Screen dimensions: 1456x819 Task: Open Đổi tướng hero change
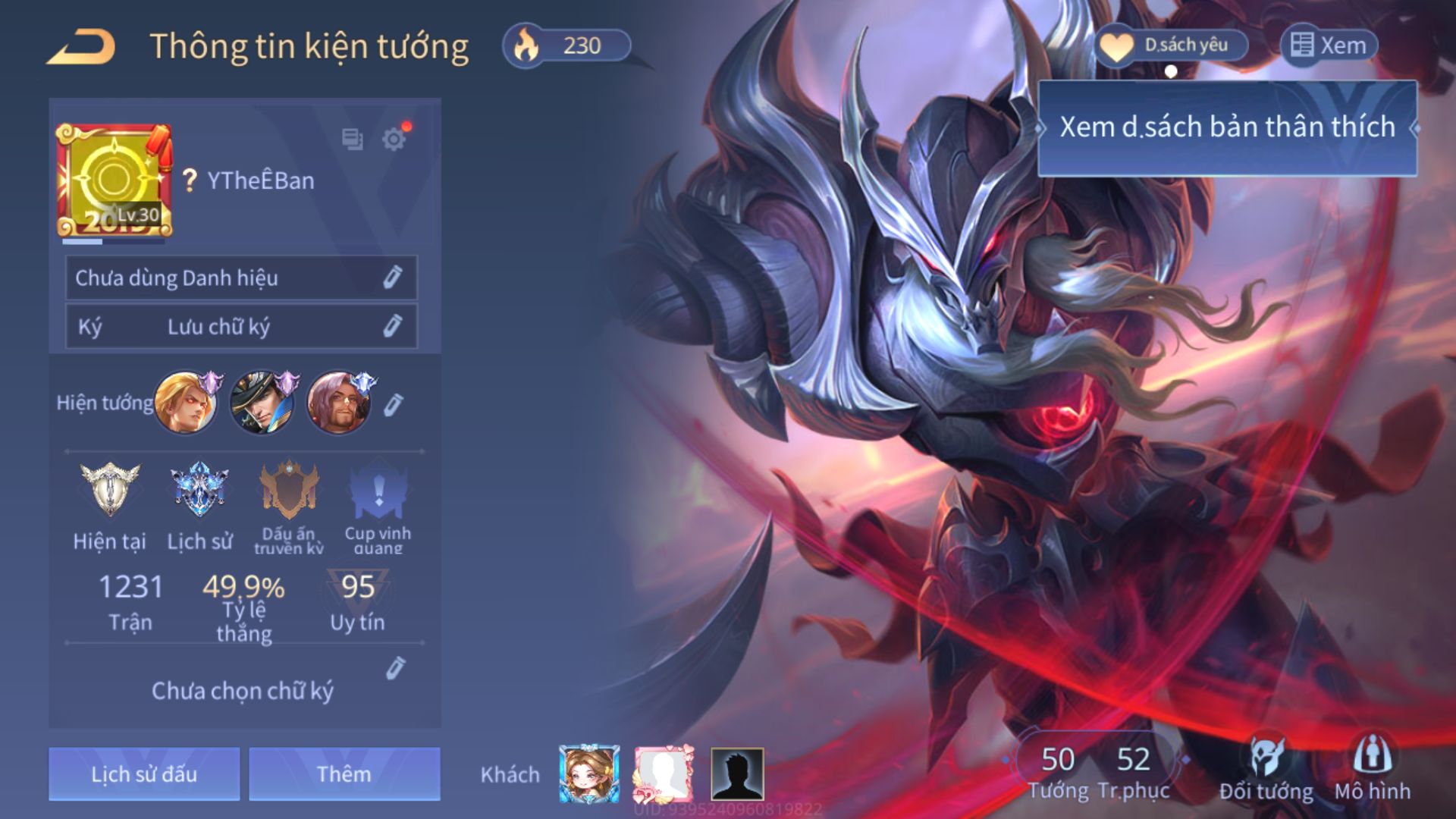[x=1266, y=769]
